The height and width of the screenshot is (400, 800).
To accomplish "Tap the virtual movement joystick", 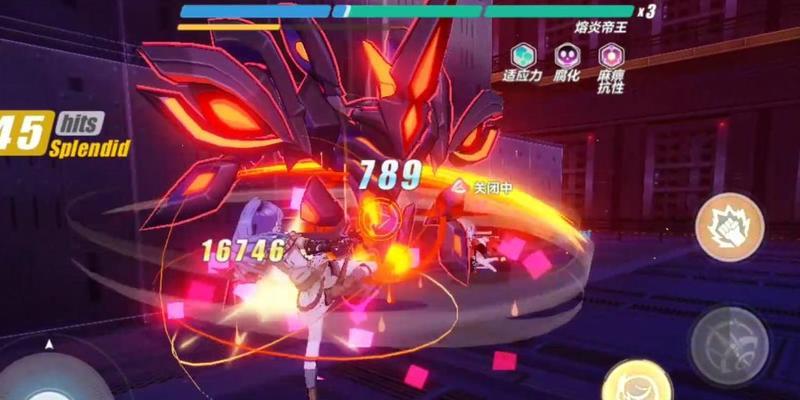I will pyautogui.click(x=50, y=377).
